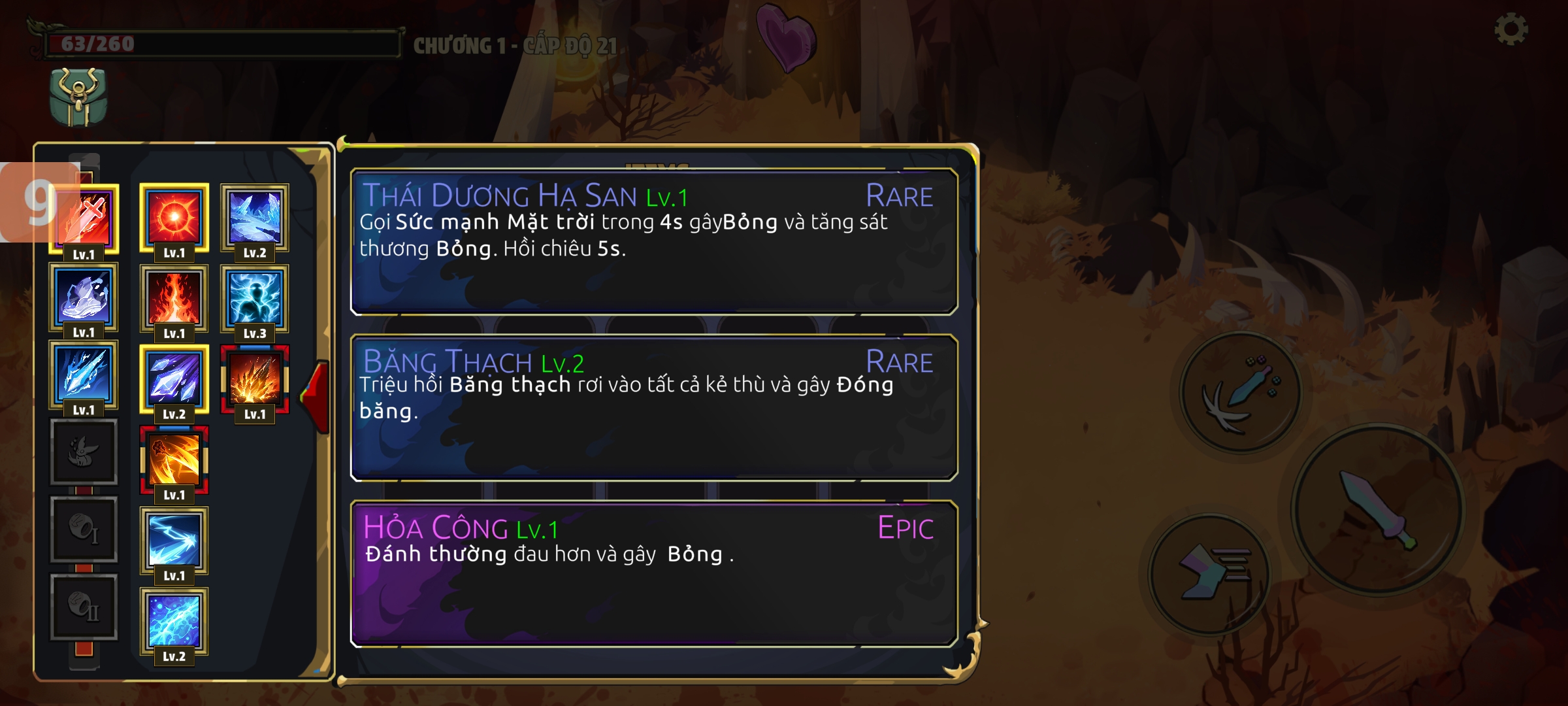The height and width of the screenshot is (706, 1568).
Task: Choose the Thái Dương Hạ San skill card
Action: [653, 242]
